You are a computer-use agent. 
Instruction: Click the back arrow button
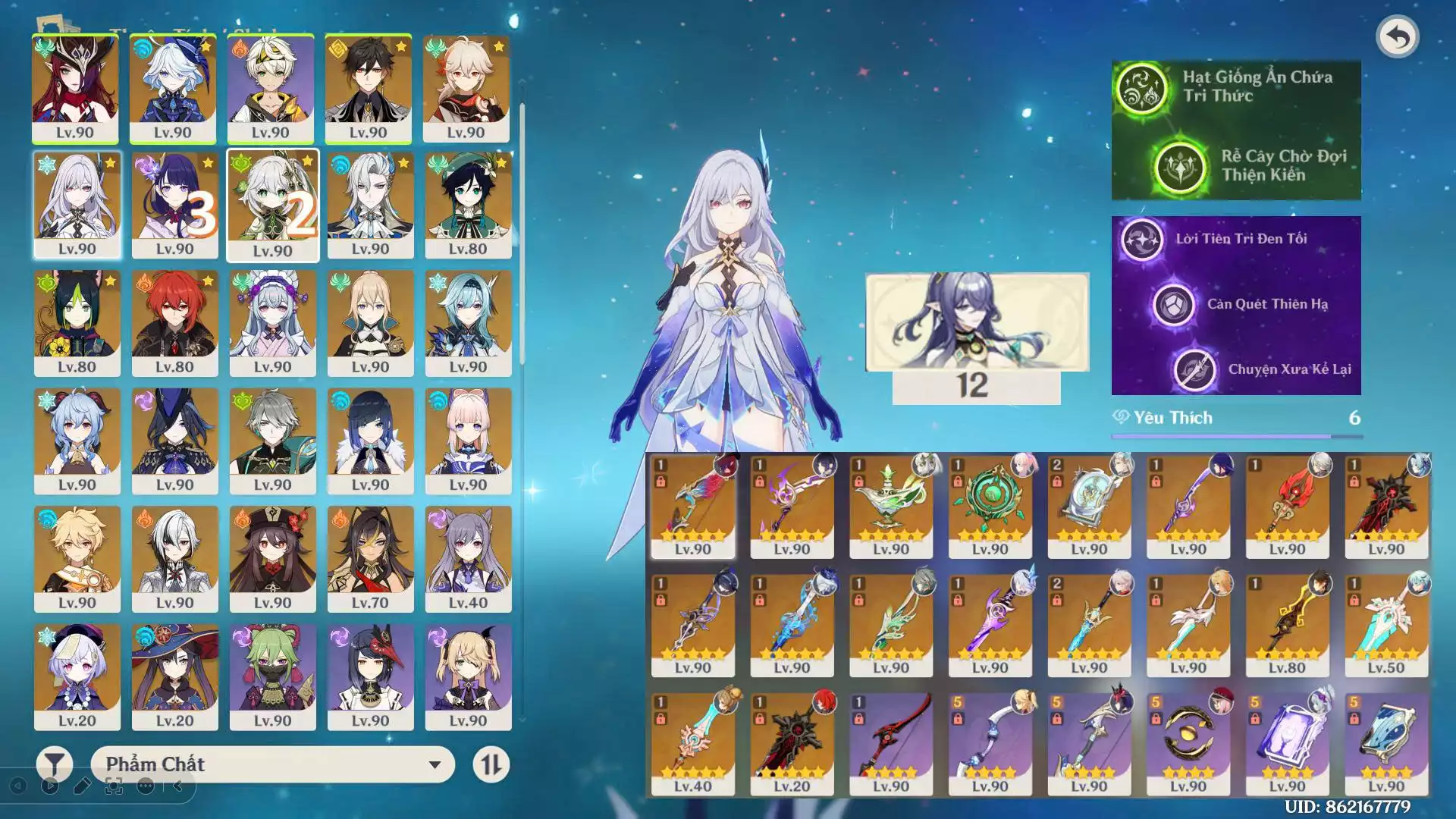[1397, 36]
